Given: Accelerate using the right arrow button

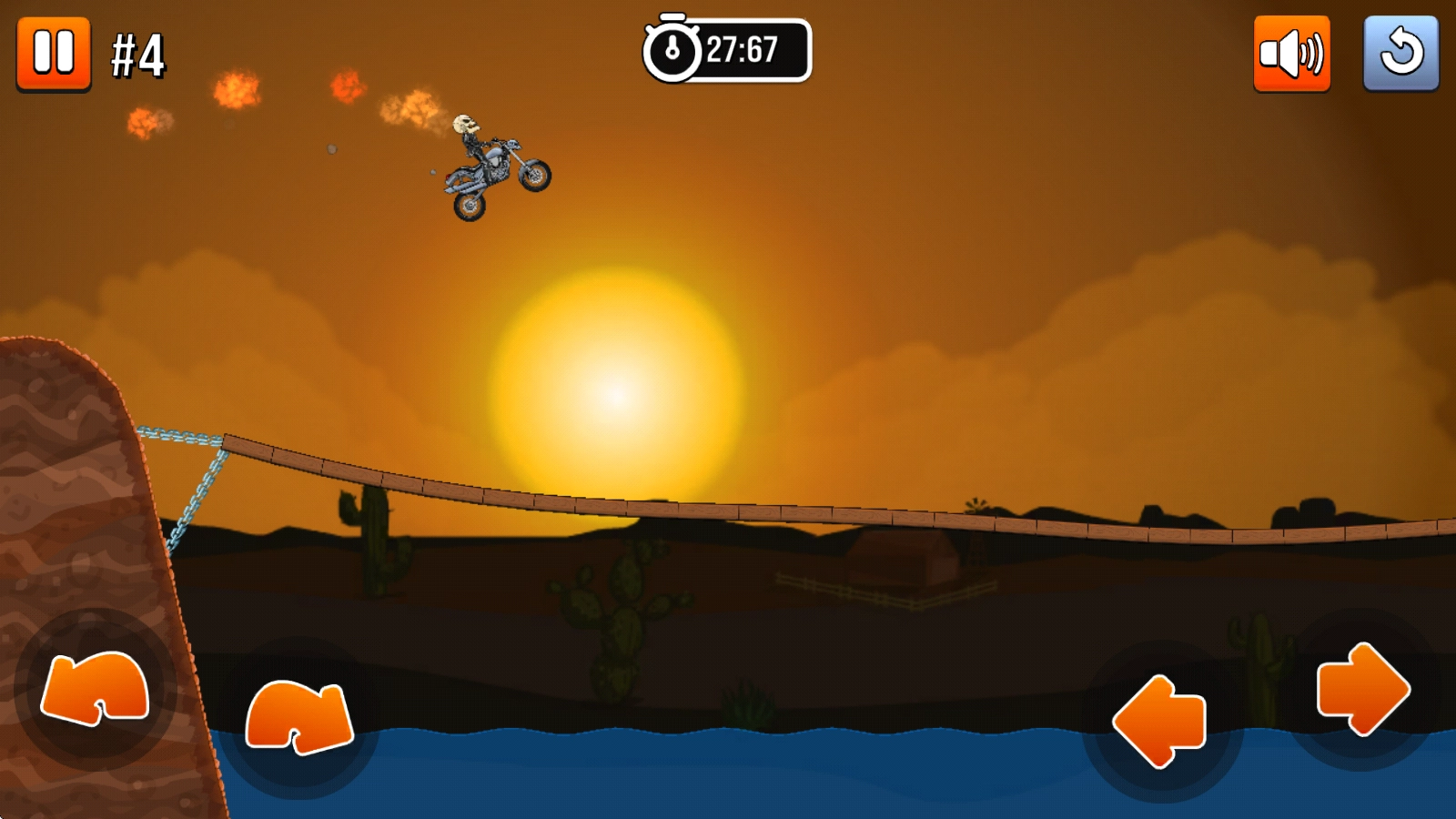Looking at the screenshot, I should pyautogui.click(x=1362, y=689).
